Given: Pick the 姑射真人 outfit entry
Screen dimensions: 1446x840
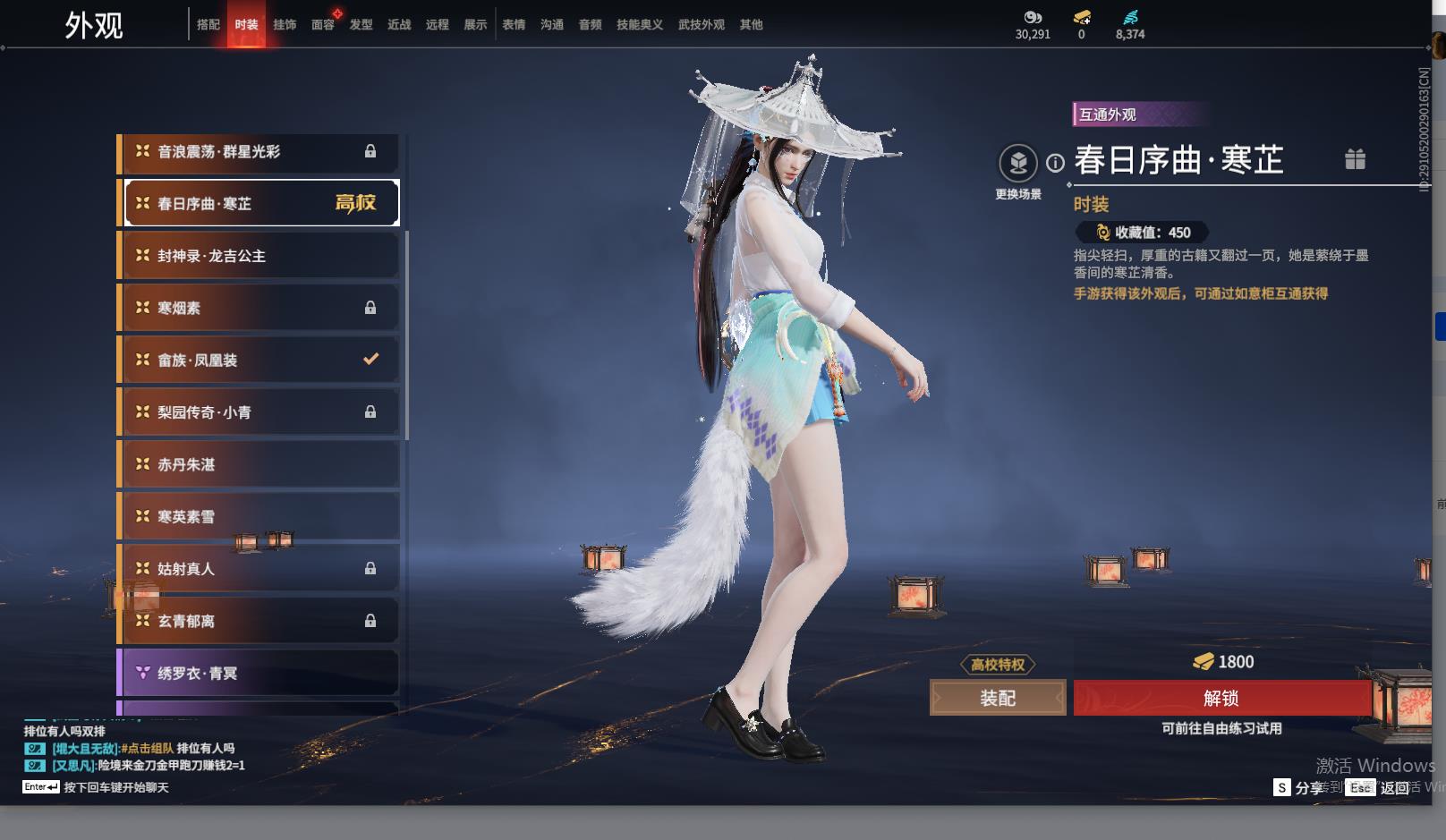Looking at the screenshot, I should click(x=258, y=569).
